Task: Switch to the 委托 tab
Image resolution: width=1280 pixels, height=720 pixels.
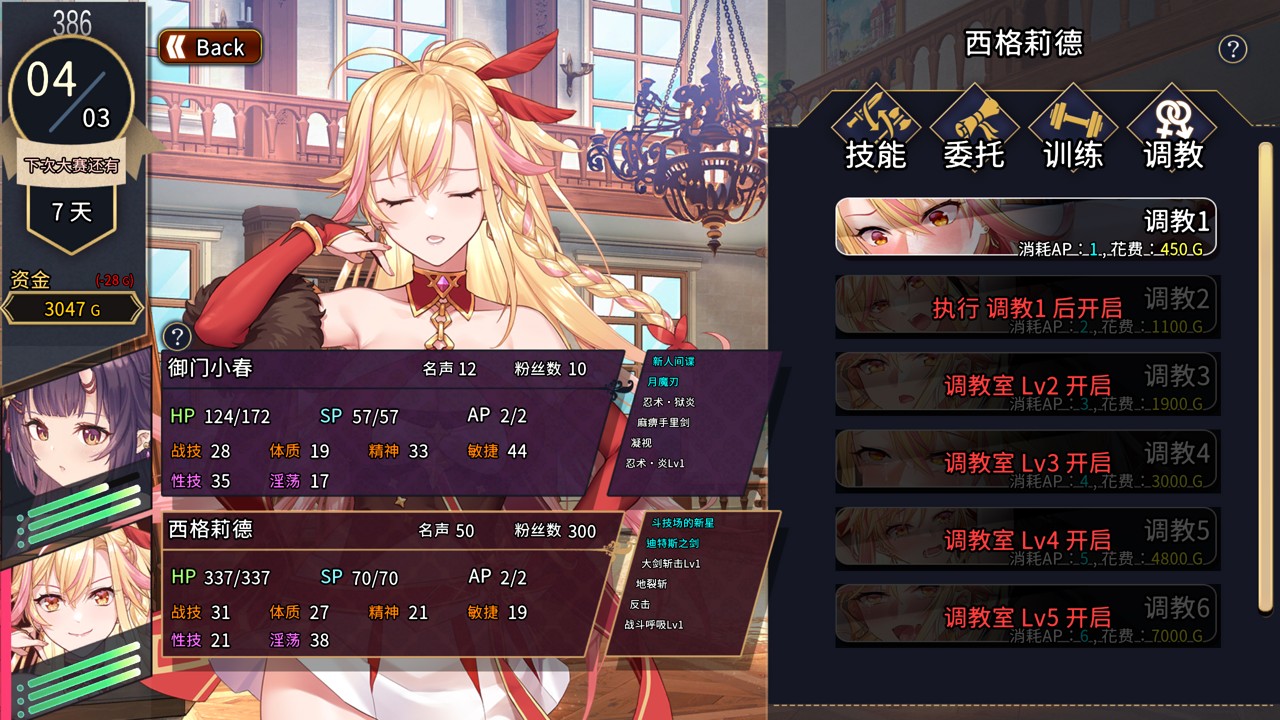Action: [974, 128]
